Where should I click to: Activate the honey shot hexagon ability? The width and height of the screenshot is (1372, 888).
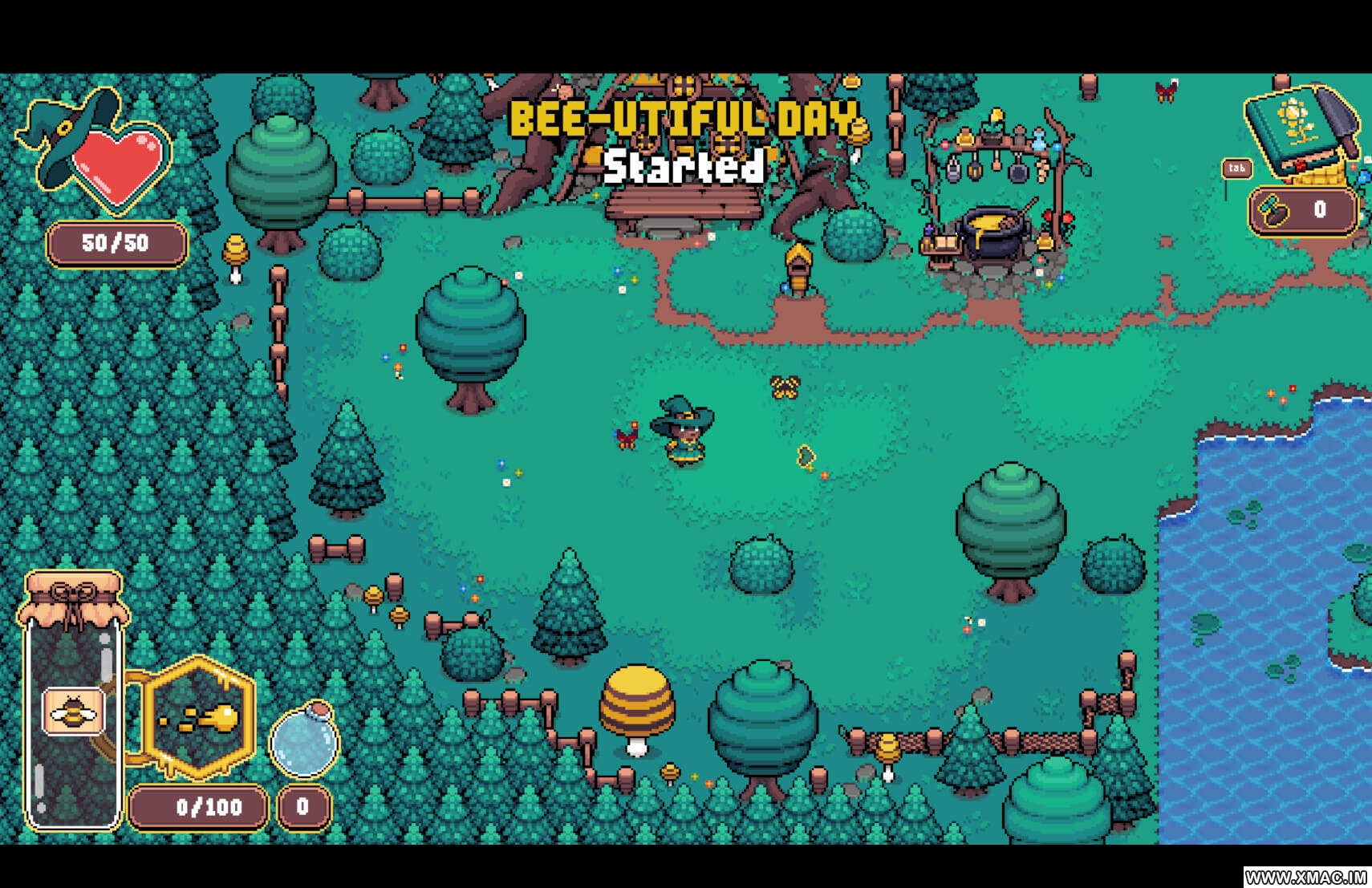tap(201, 716)
